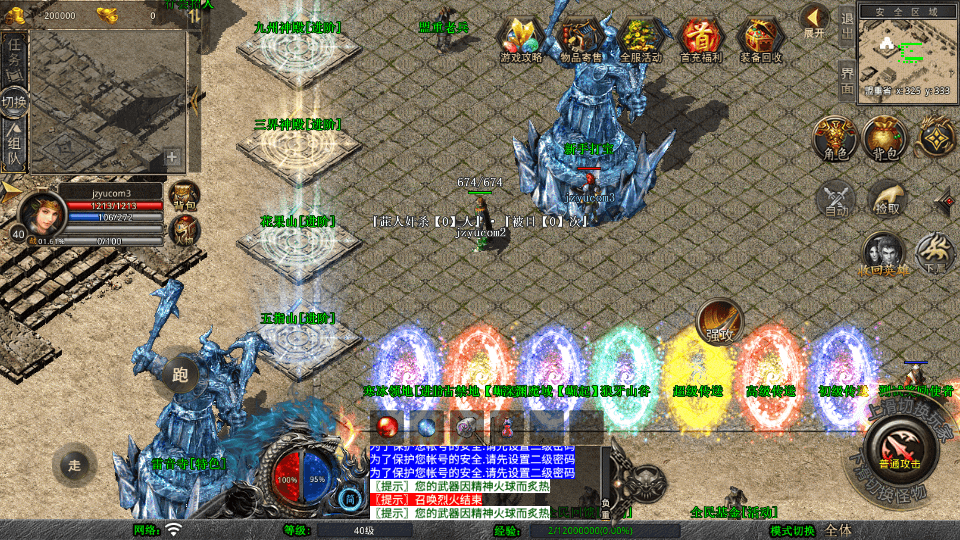Screen dimensions: 960x540
Task: Click the 展开 expand arrow button
Action: (814, 20)
